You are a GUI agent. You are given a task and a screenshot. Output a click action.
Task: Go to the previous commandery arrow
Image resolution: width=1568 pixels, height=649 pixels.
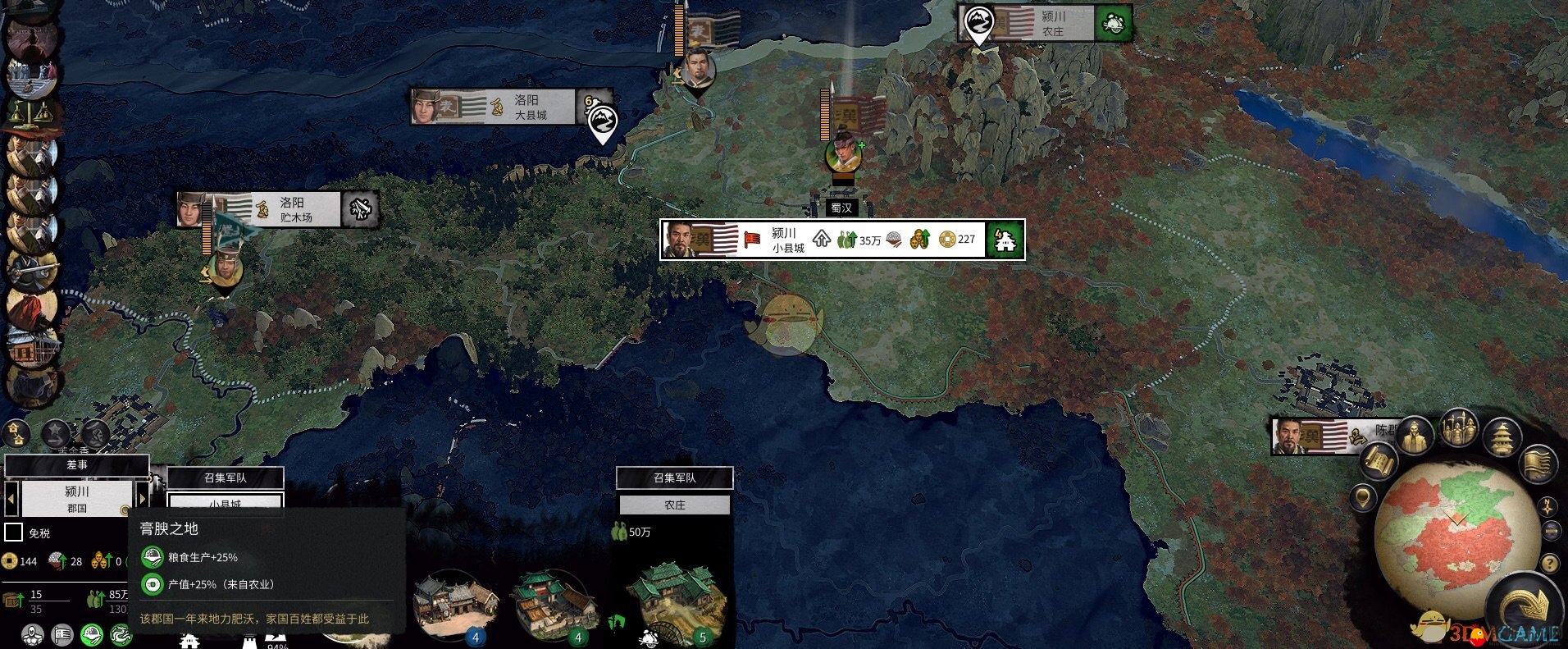tap(11, 497)
